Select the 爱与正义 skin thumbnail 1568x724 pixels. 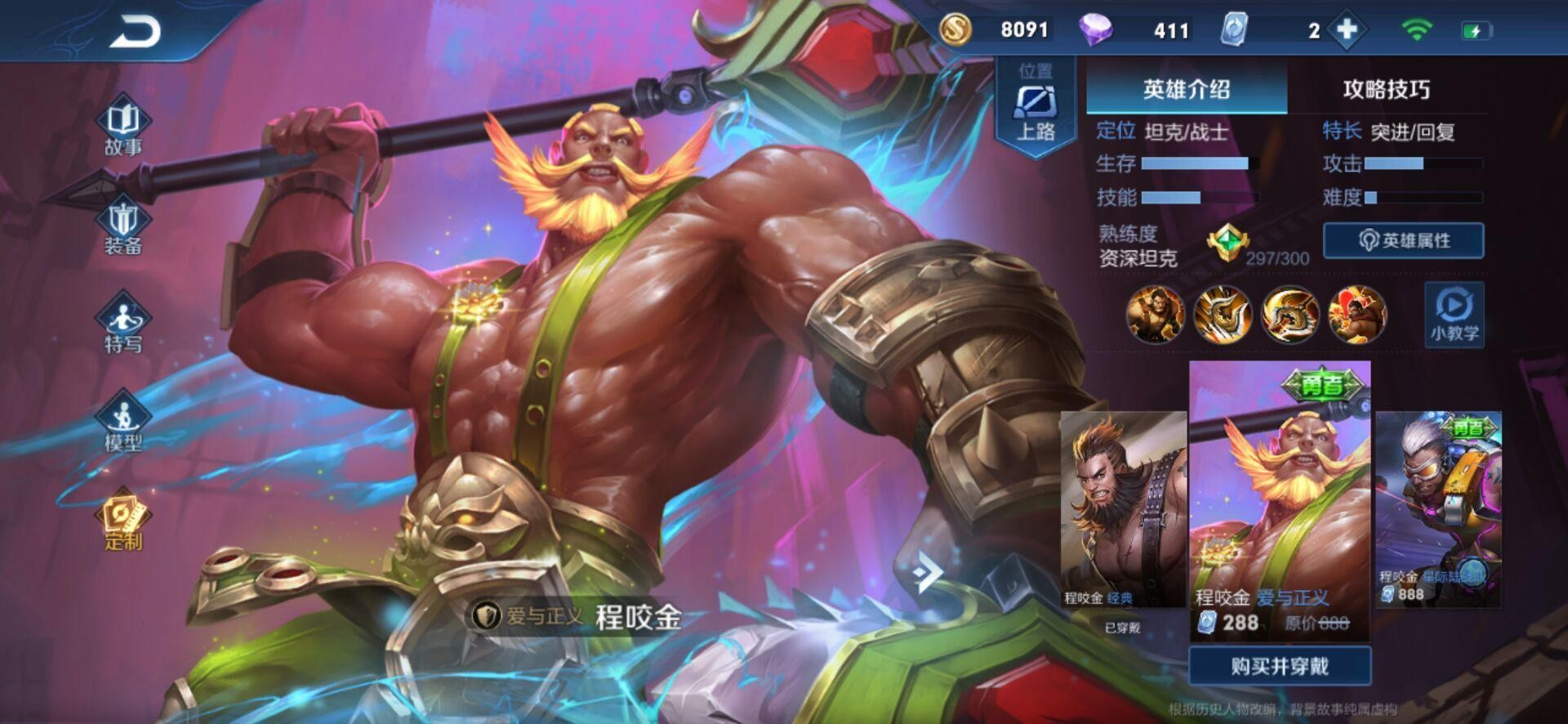[x=1279, y=500]
